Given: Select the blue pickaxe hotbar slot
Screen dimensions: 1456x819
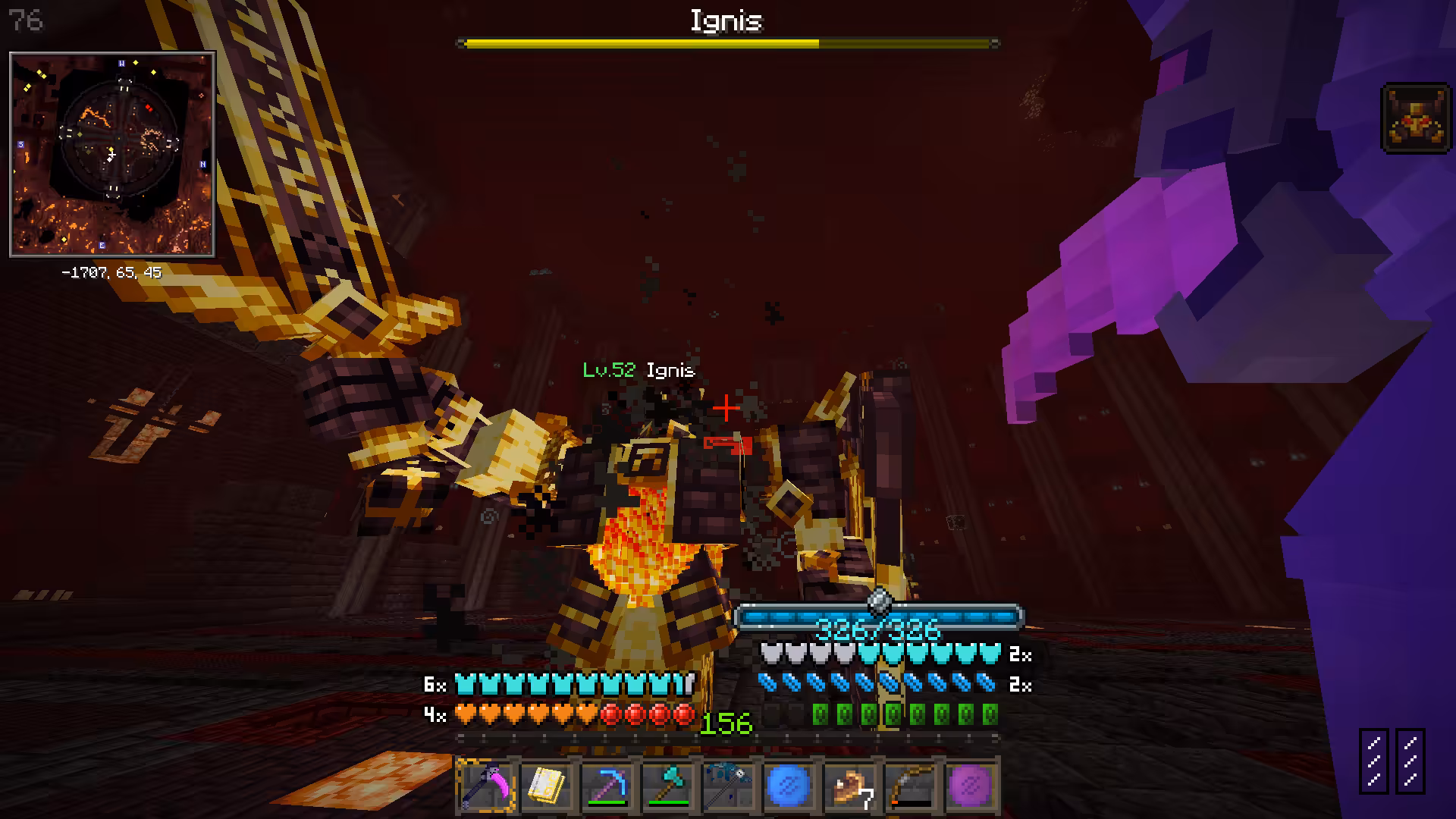Looking at the screenshot, I should [x=607, y=786].
